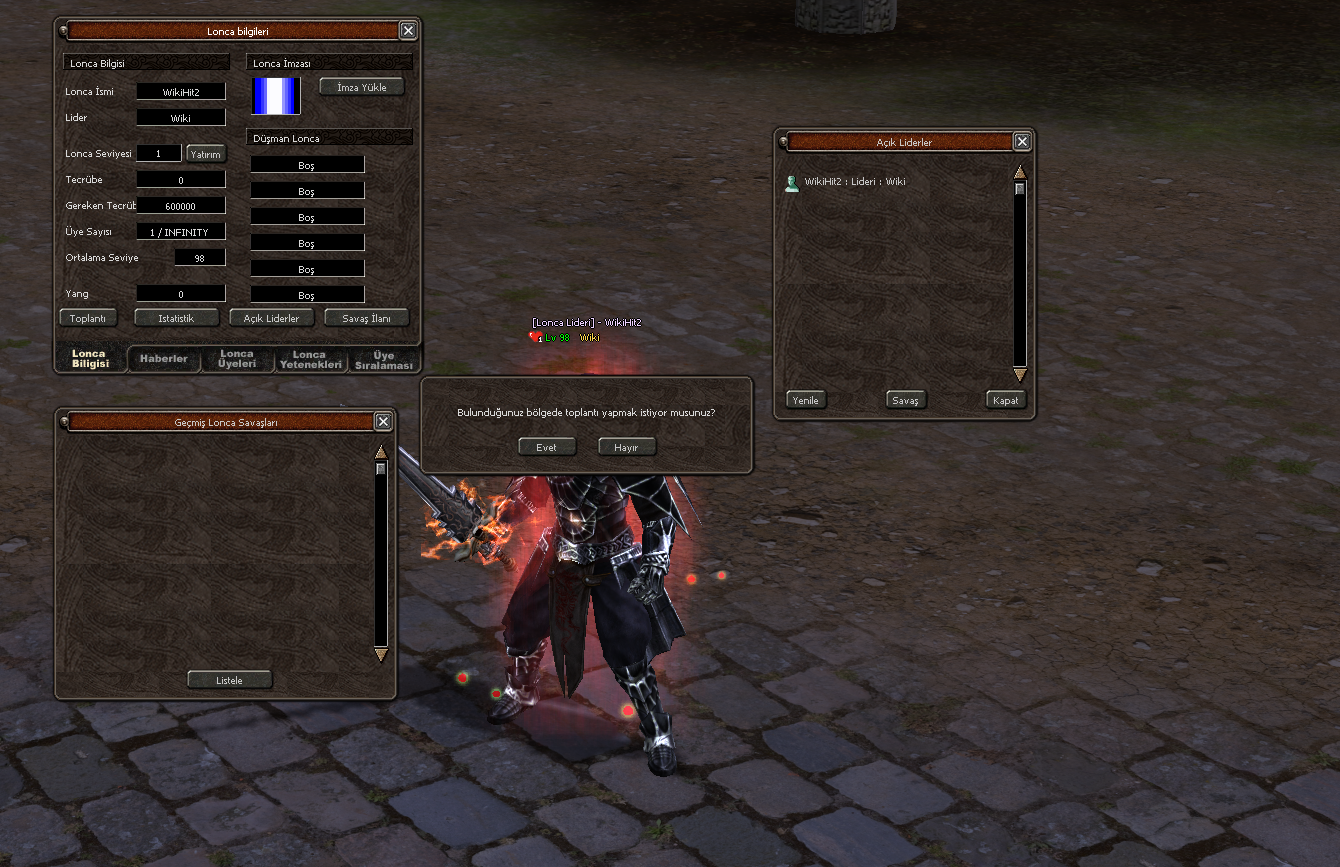
Task: Open guild investment with Yatırım button
Action: pos(206,154)
